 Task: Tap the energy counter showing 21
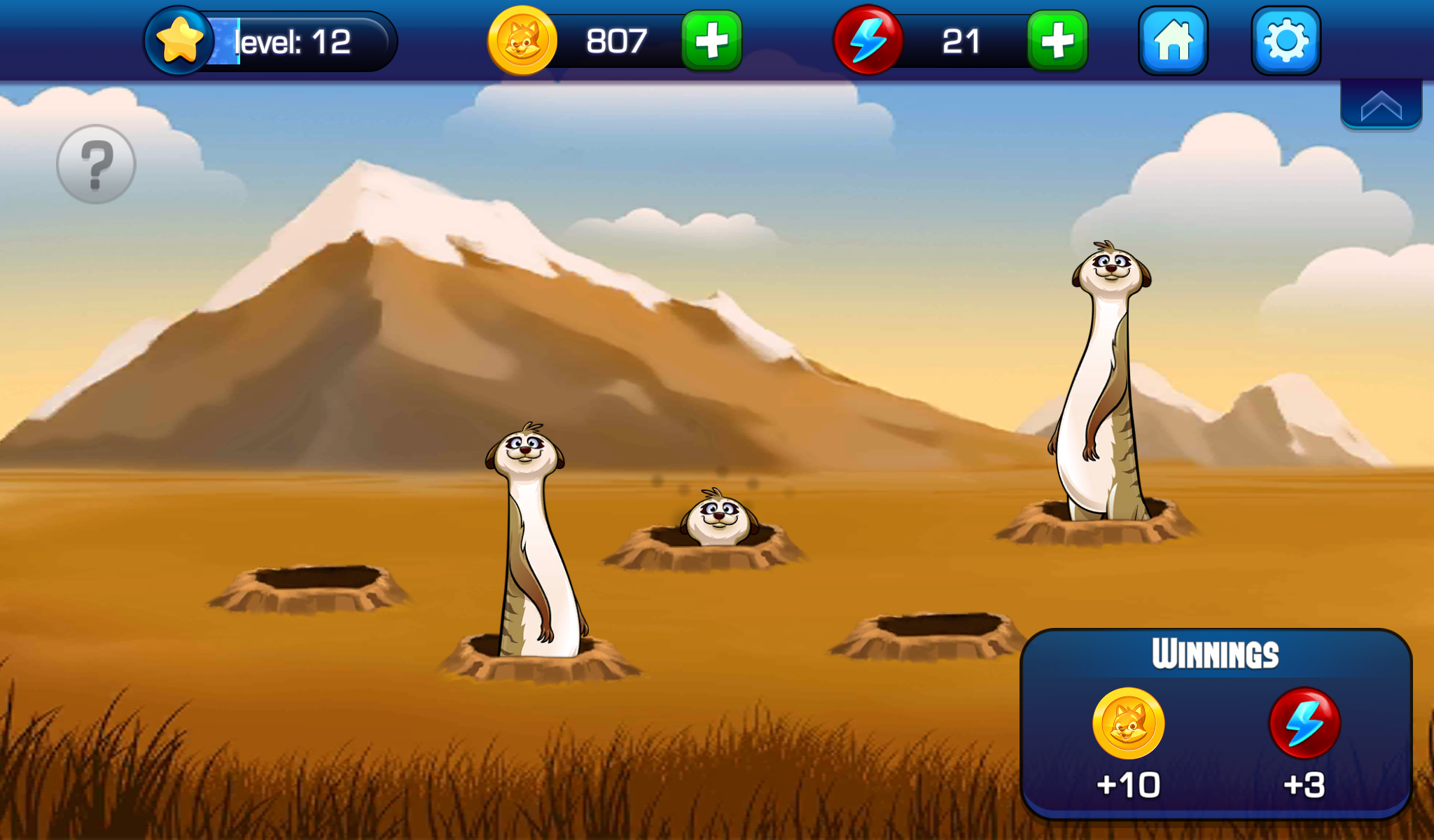[x=961, y=41]
